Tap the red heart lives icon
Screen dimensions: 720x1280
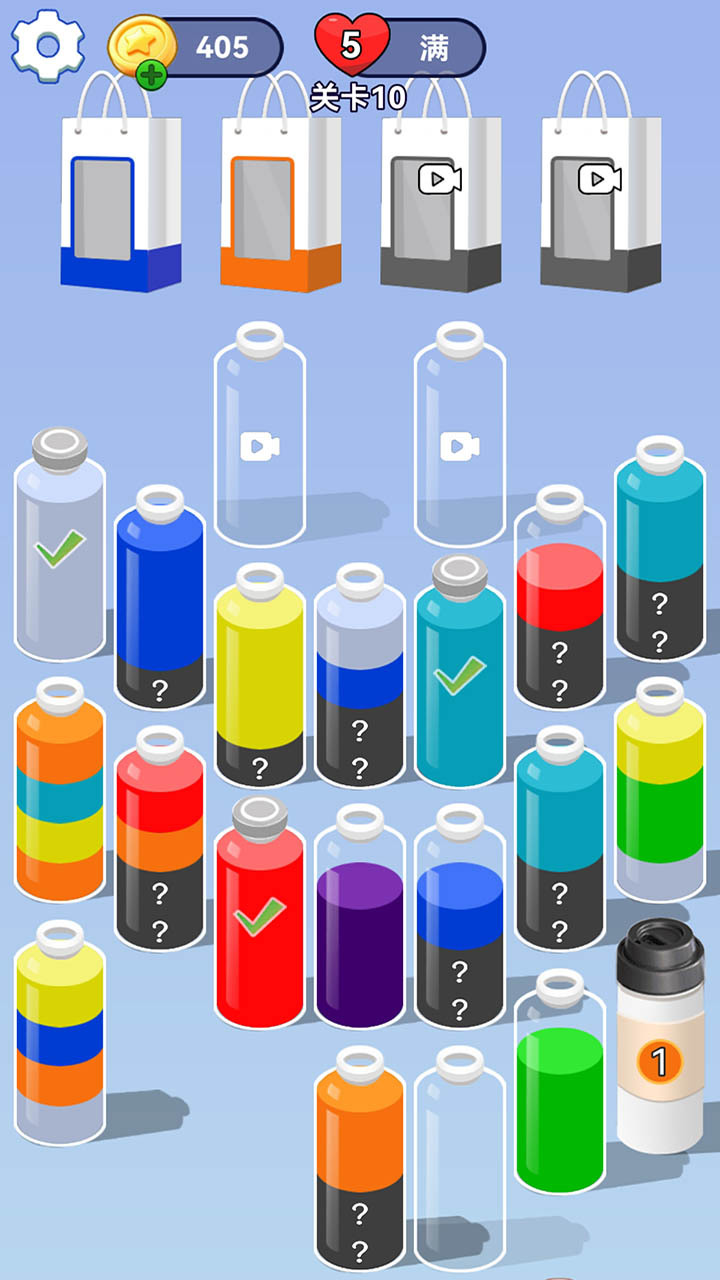click(x=349, y=44)
